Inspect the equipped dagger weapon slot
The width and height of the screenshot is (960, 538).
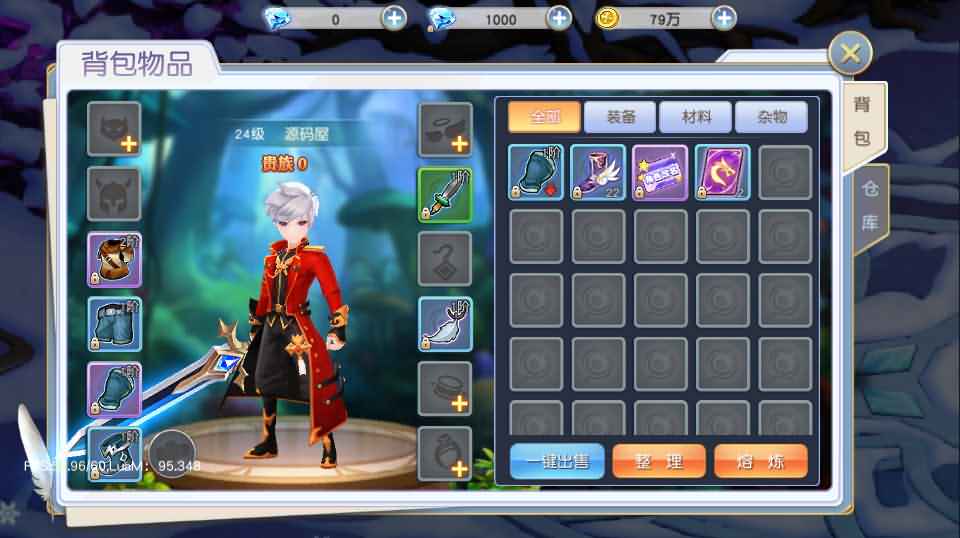click(x=445, y=194)
